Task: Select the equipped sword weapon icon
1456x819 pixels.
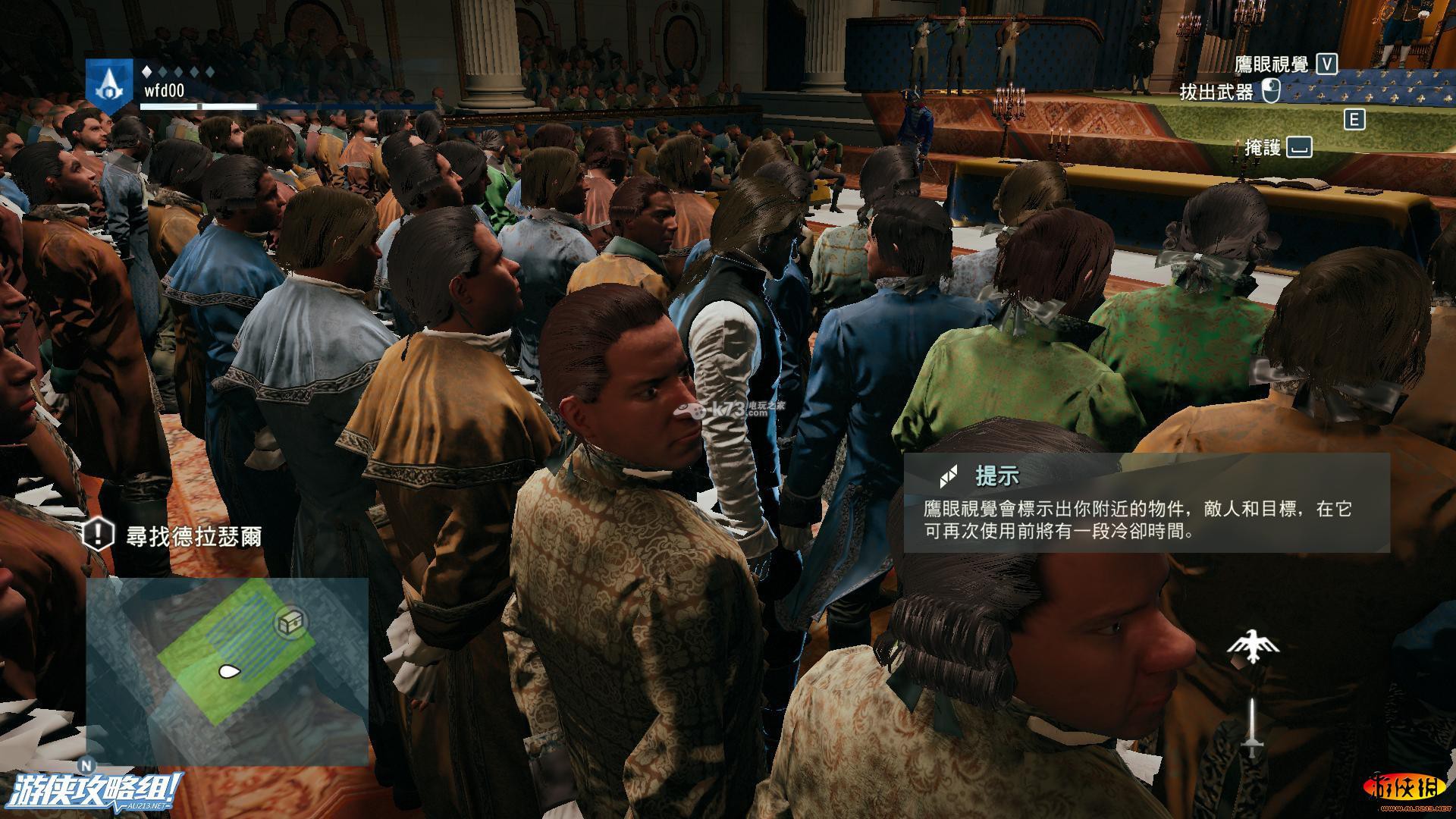Action: click(1253, 728)
